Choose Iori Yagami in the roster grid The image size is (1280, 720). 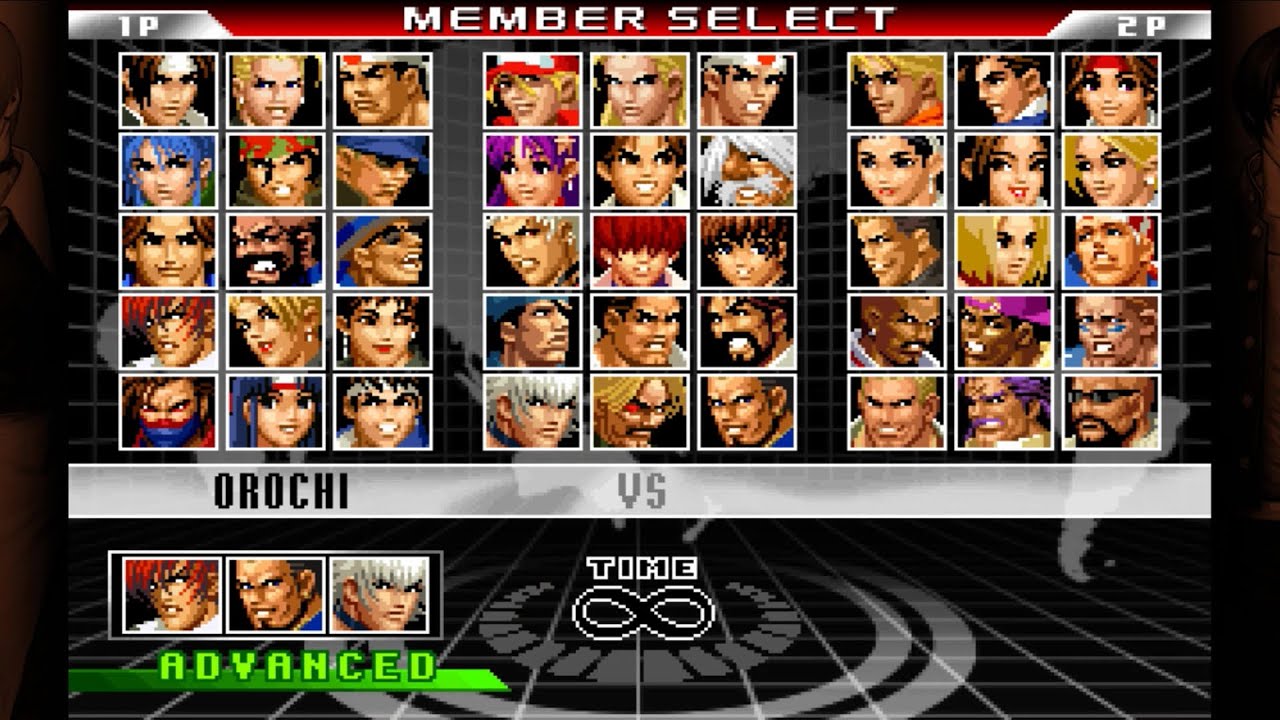click(168, 330)
